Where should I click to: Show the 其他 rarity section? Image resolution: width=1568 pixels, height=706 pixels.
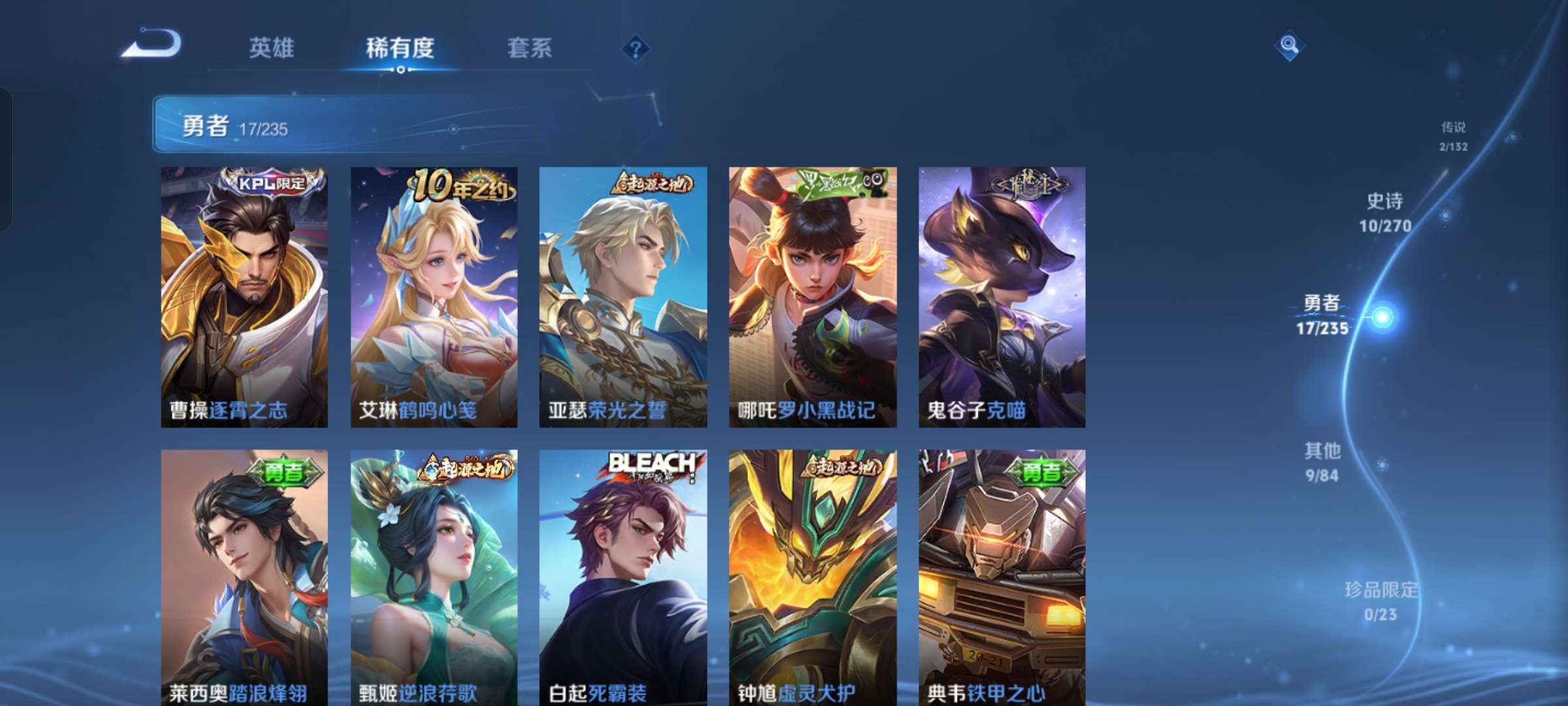(1322, 462)
